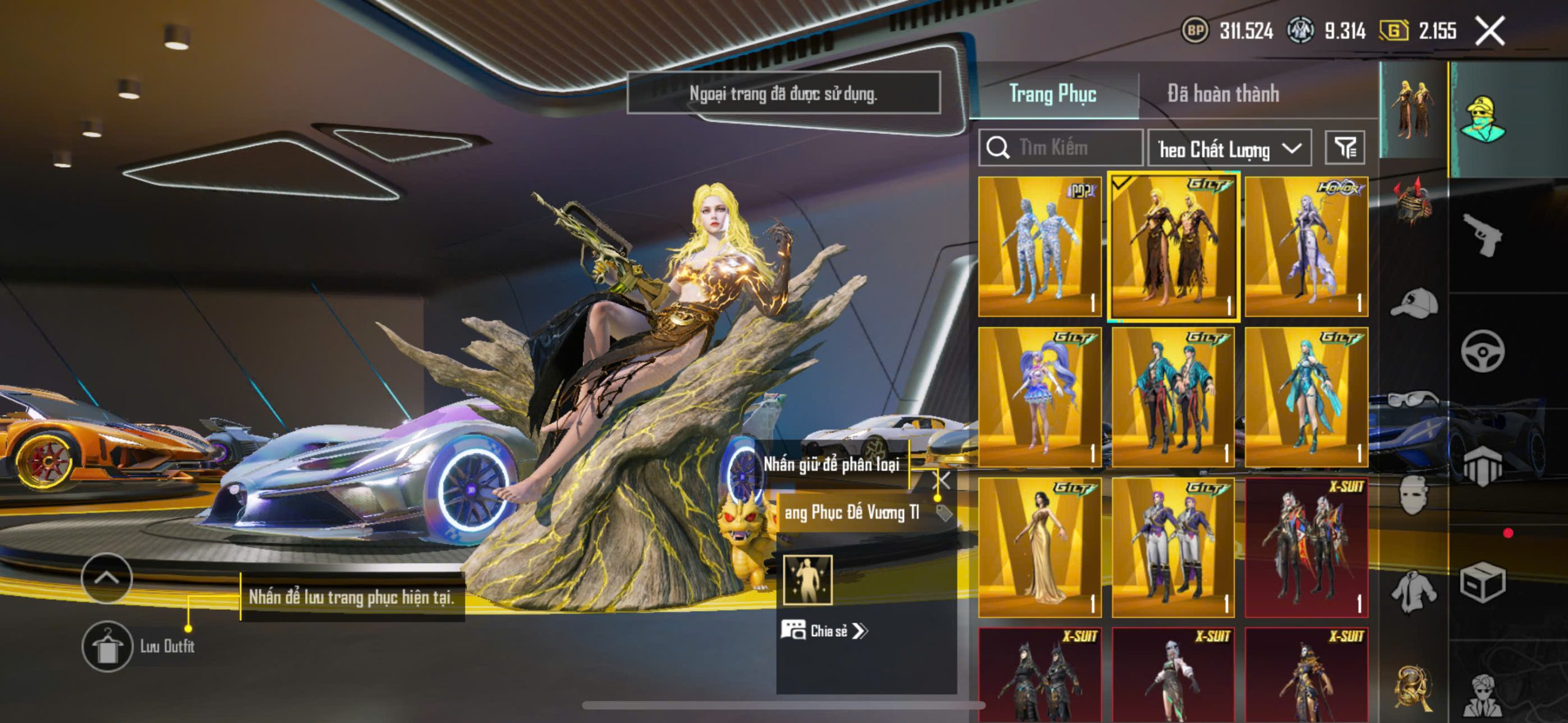Close the wardrobe with the X button

[x=1490, y=31]
